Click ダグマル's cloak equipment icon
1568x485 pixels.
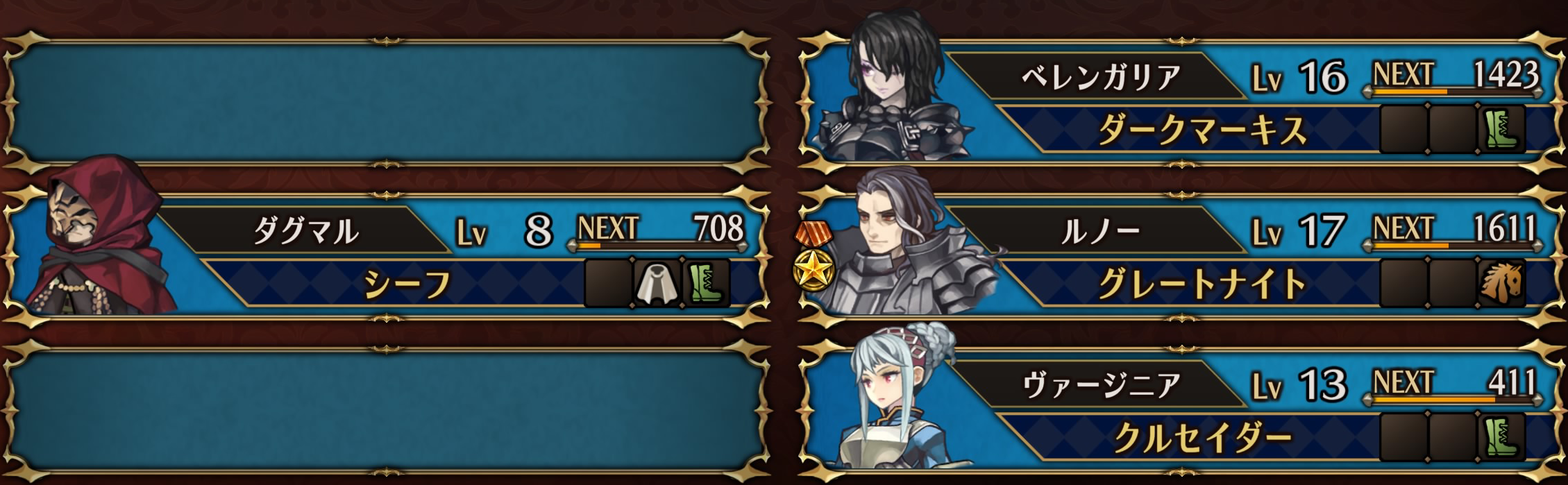[x=657, y=283]
